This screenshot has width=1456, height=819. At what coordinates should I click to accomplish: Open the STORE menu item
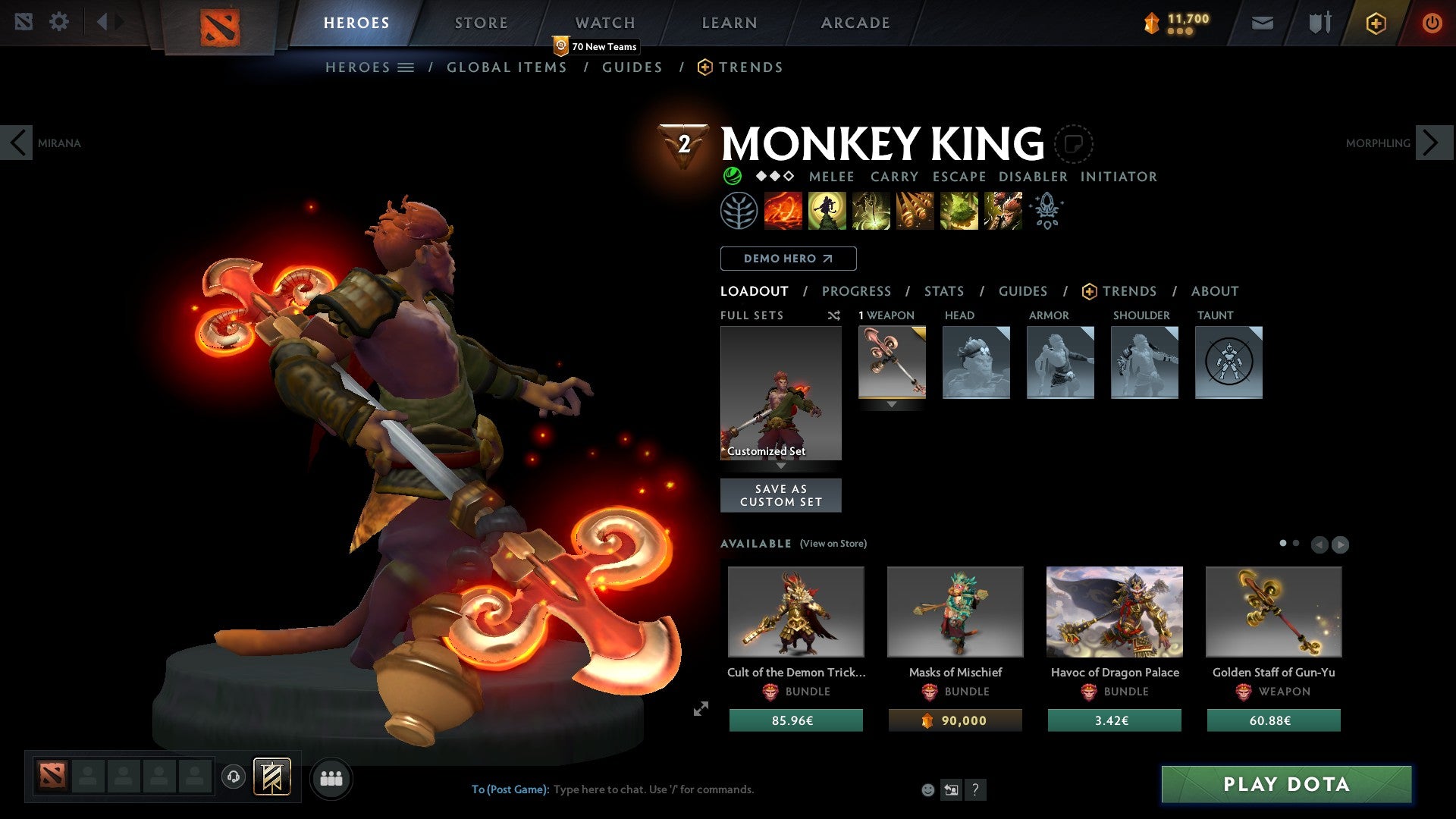coord(480,22)
